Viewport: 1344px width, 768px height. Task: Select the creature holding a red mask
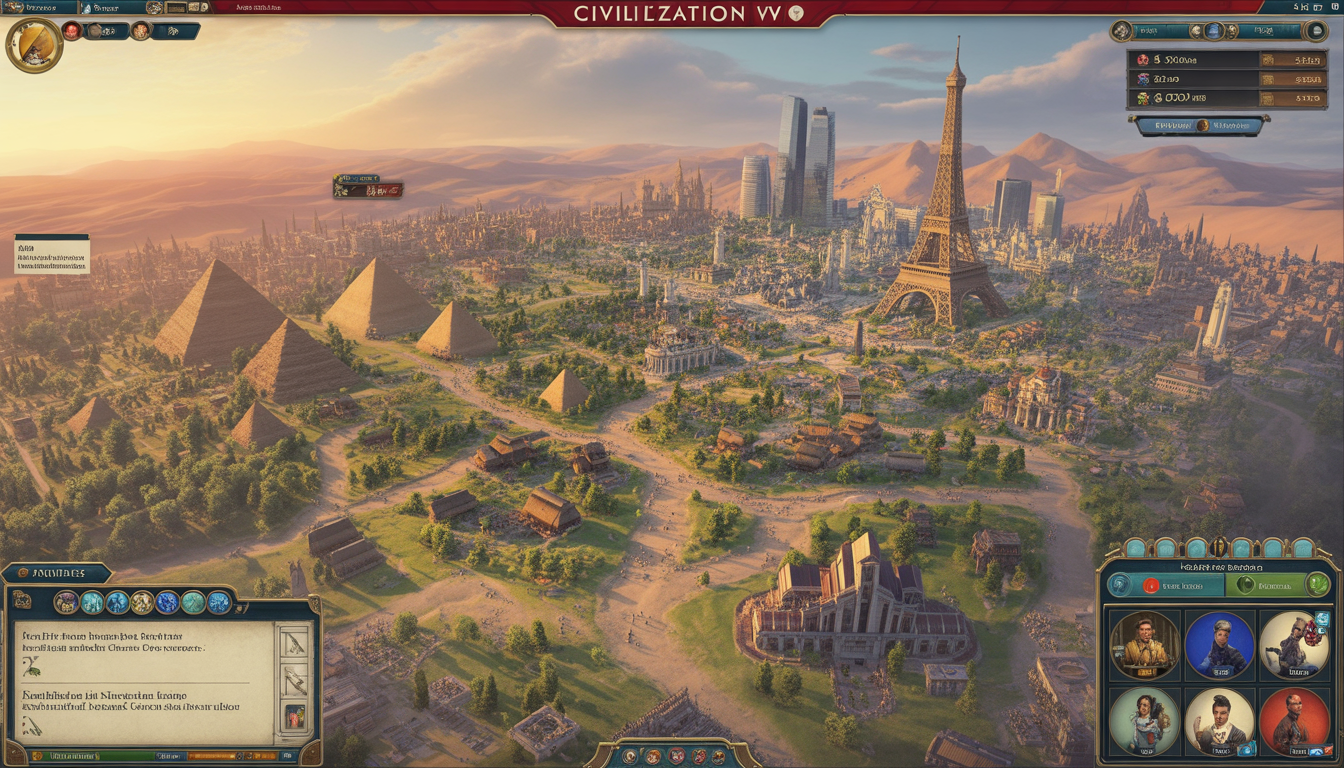(x=1294, y=645)
